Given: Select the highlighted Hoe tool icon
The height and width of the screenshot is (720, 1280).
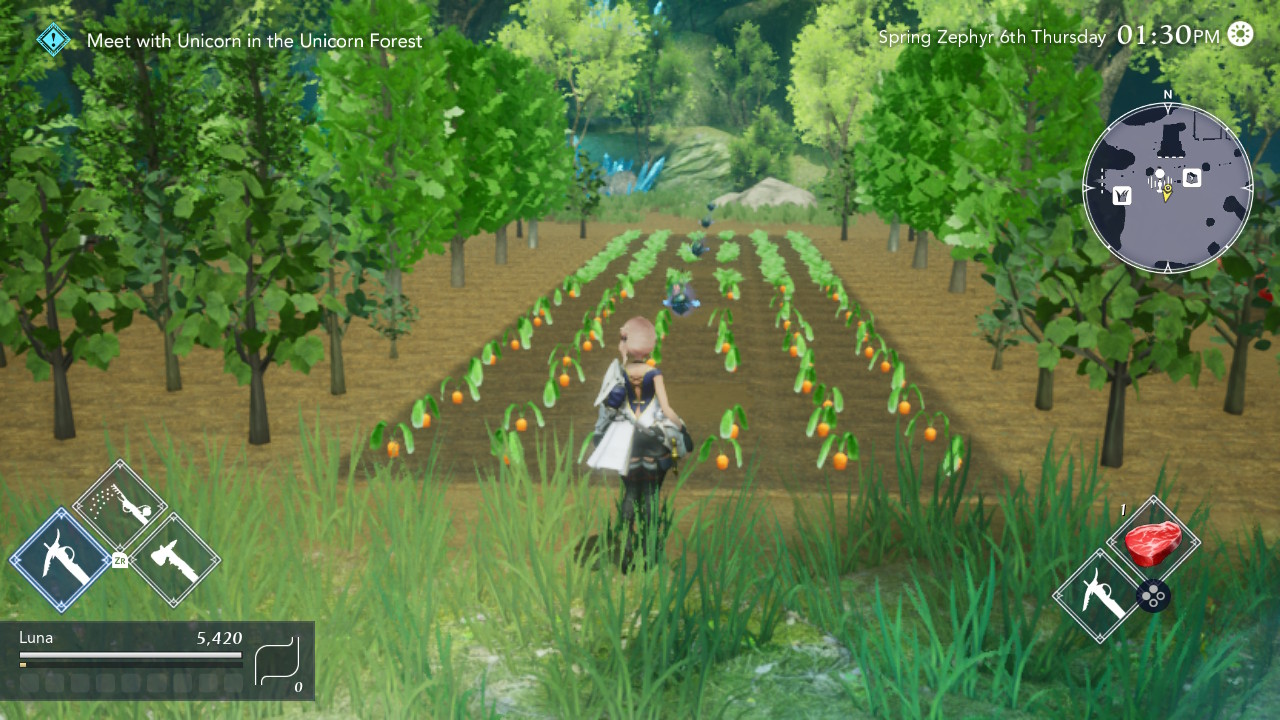Looking at the screenshot, I should point(57,556).
